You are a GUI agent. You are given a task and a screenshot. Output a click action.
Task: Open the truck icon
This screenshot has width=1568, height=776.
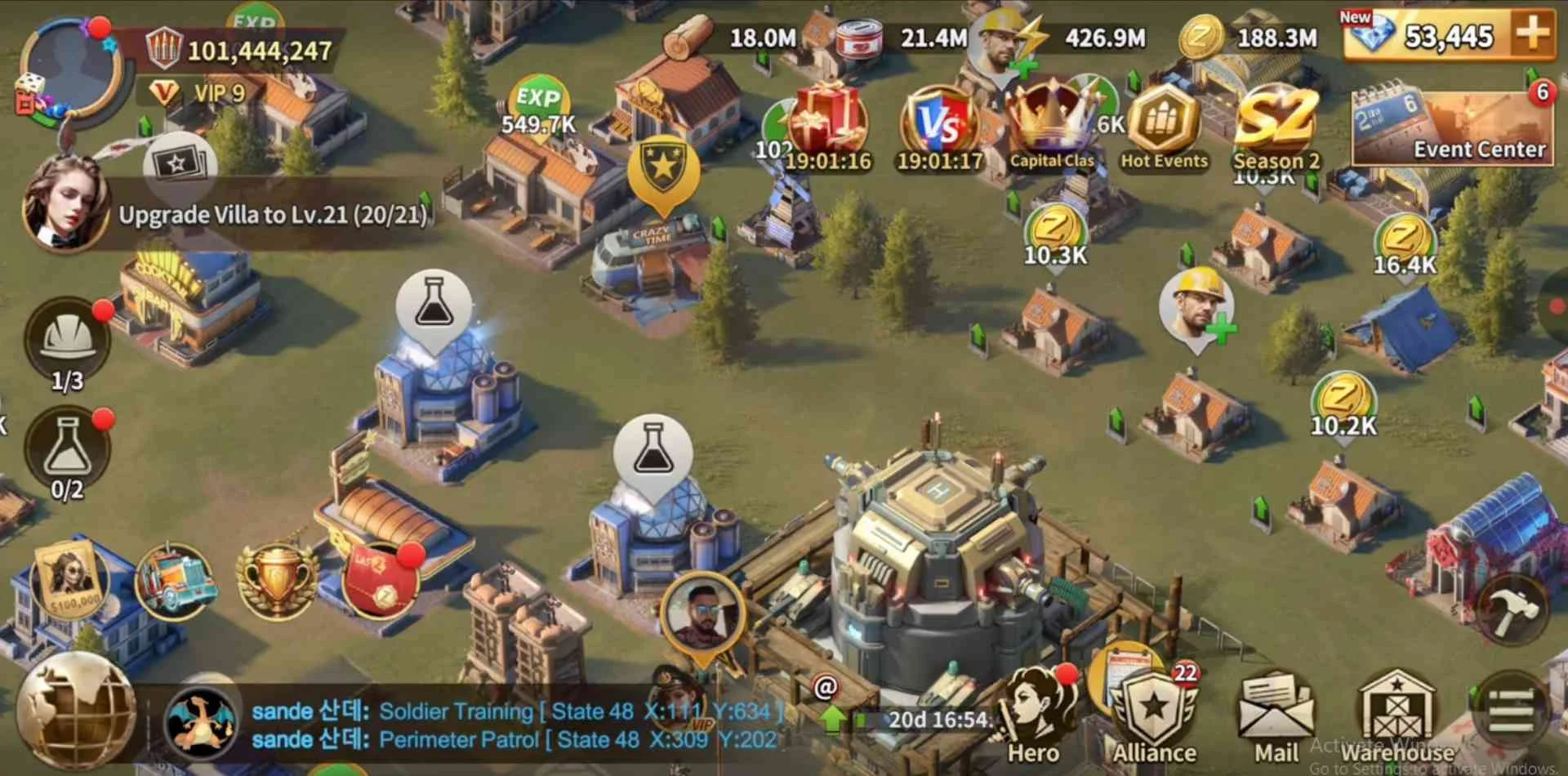click(176, 582)
